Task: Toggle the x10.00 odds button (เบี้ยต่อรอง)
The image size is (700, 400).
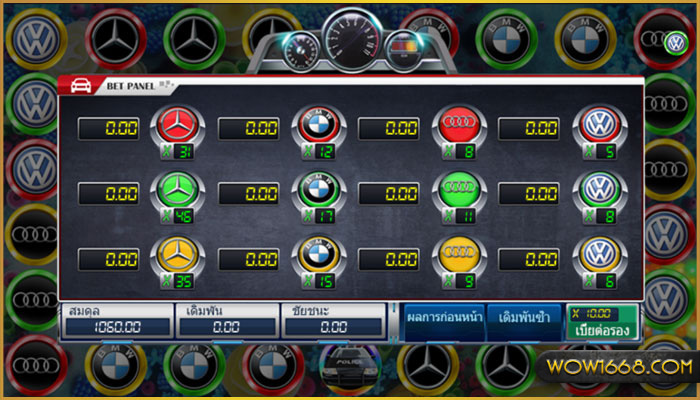Action: [x=601, y=321]
